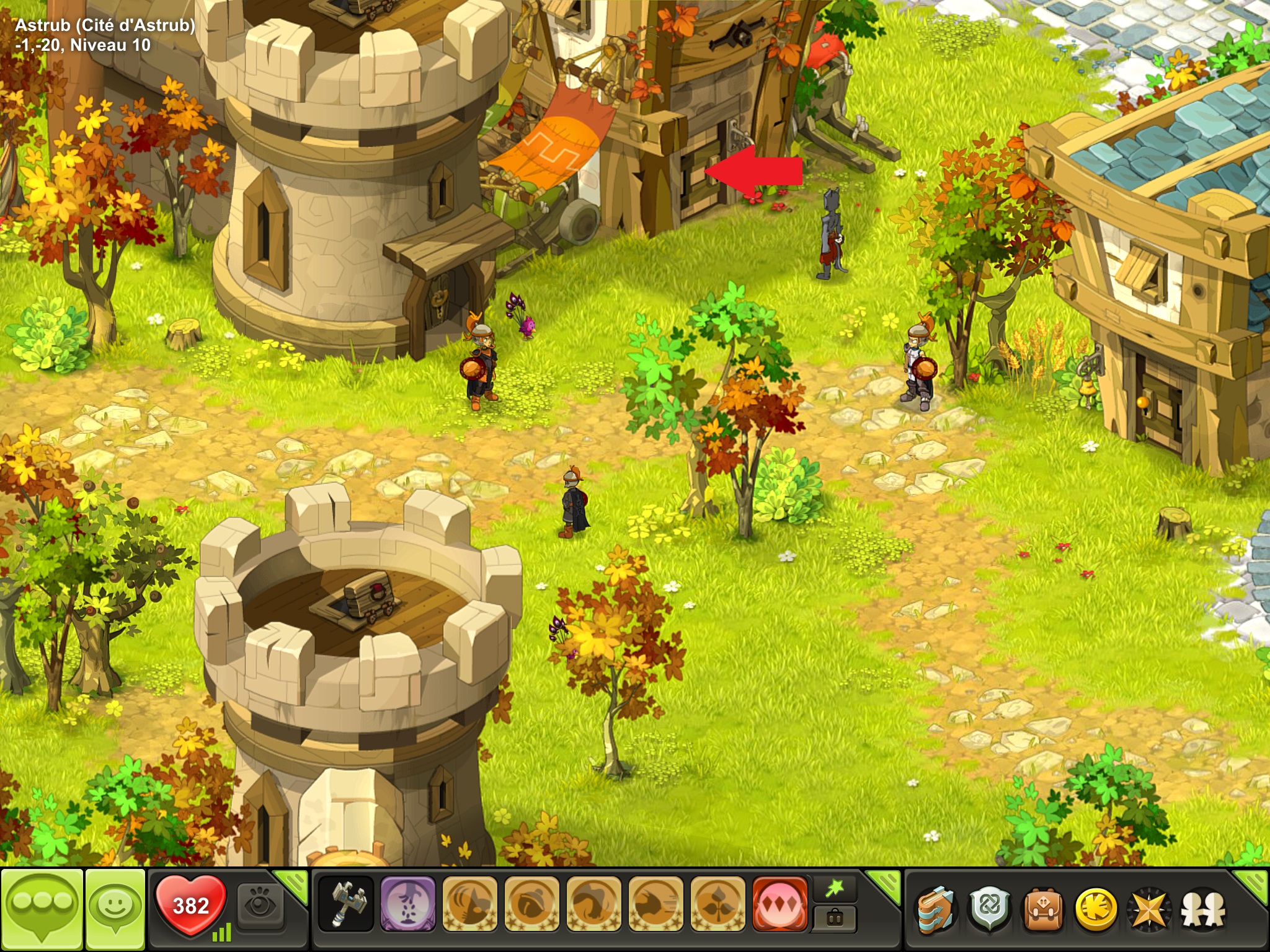Image resolution: width=1270 pixels, height=952 pixels.
Task: Open the chat speech bubble
Action: pos(42,909)
